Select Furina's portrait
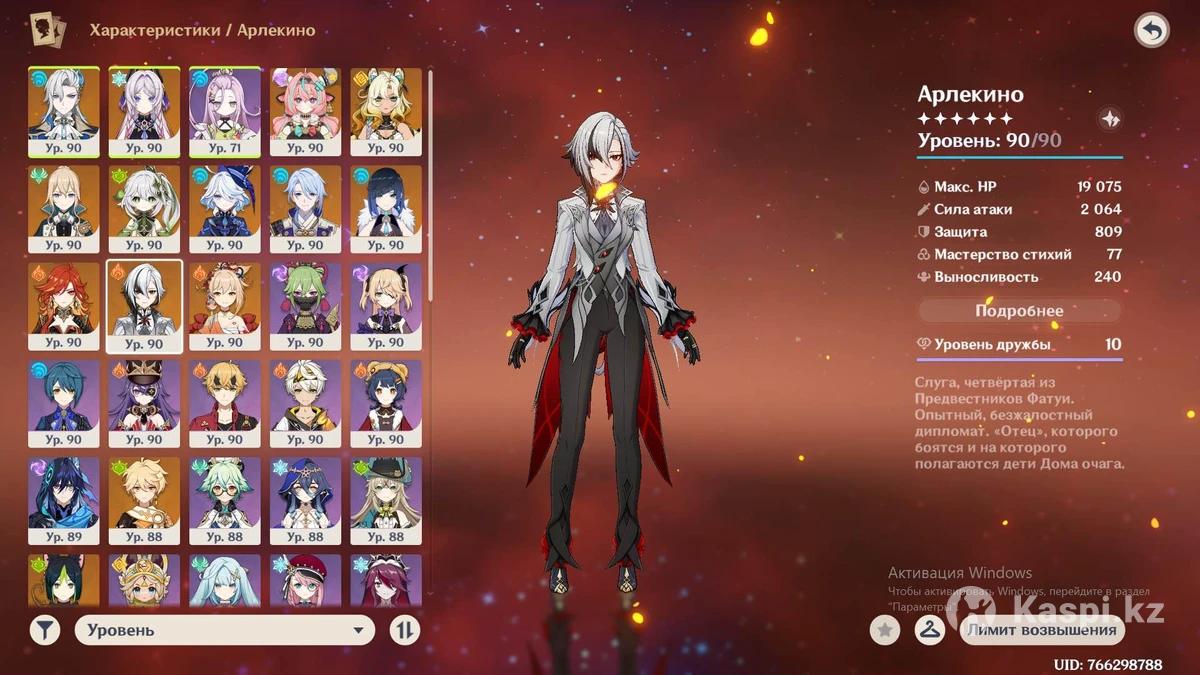 coord(225,209)
